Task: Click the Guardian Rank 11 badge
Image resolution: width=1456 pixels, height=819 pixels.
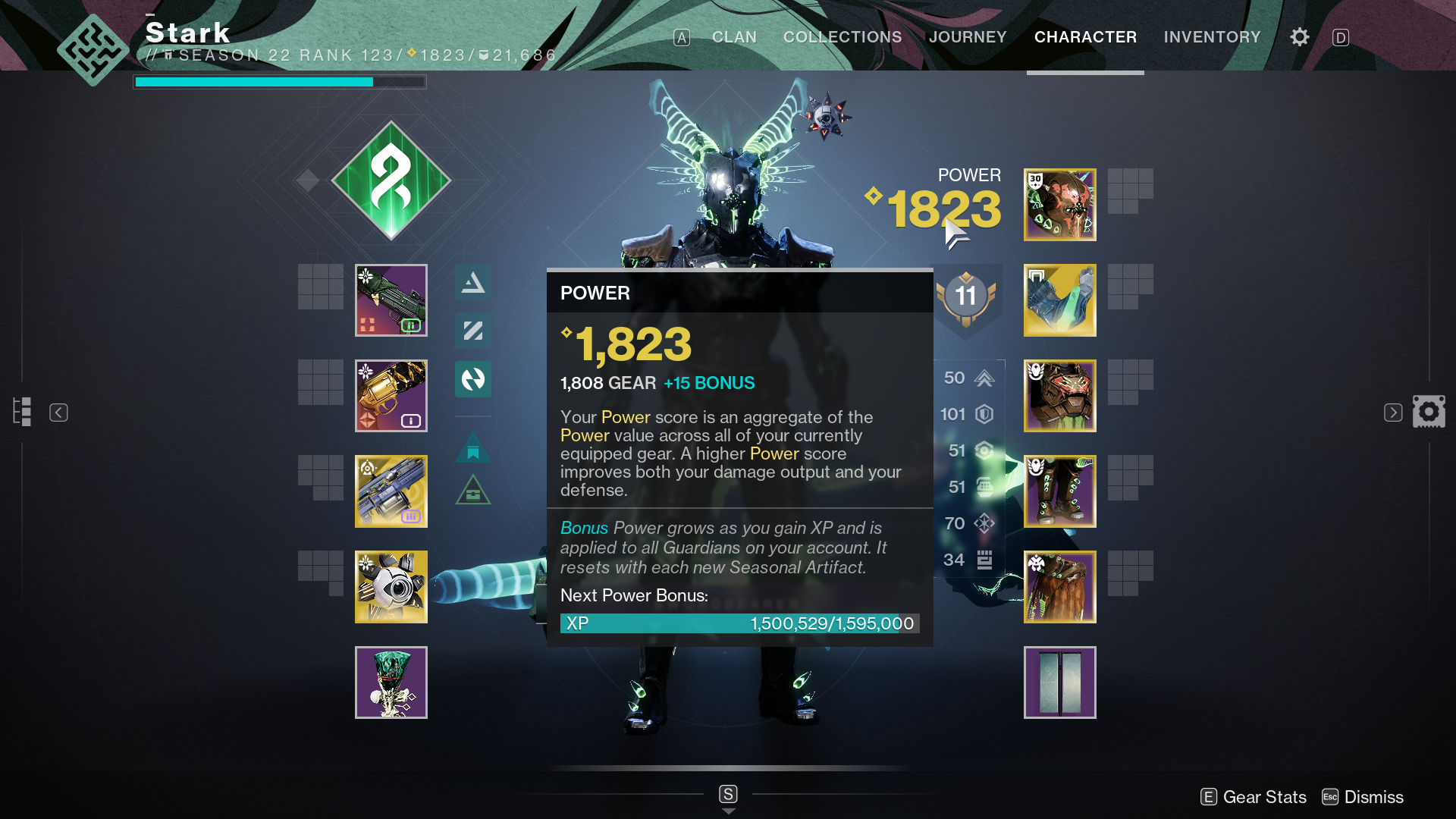Action: (x=966, y=297)
